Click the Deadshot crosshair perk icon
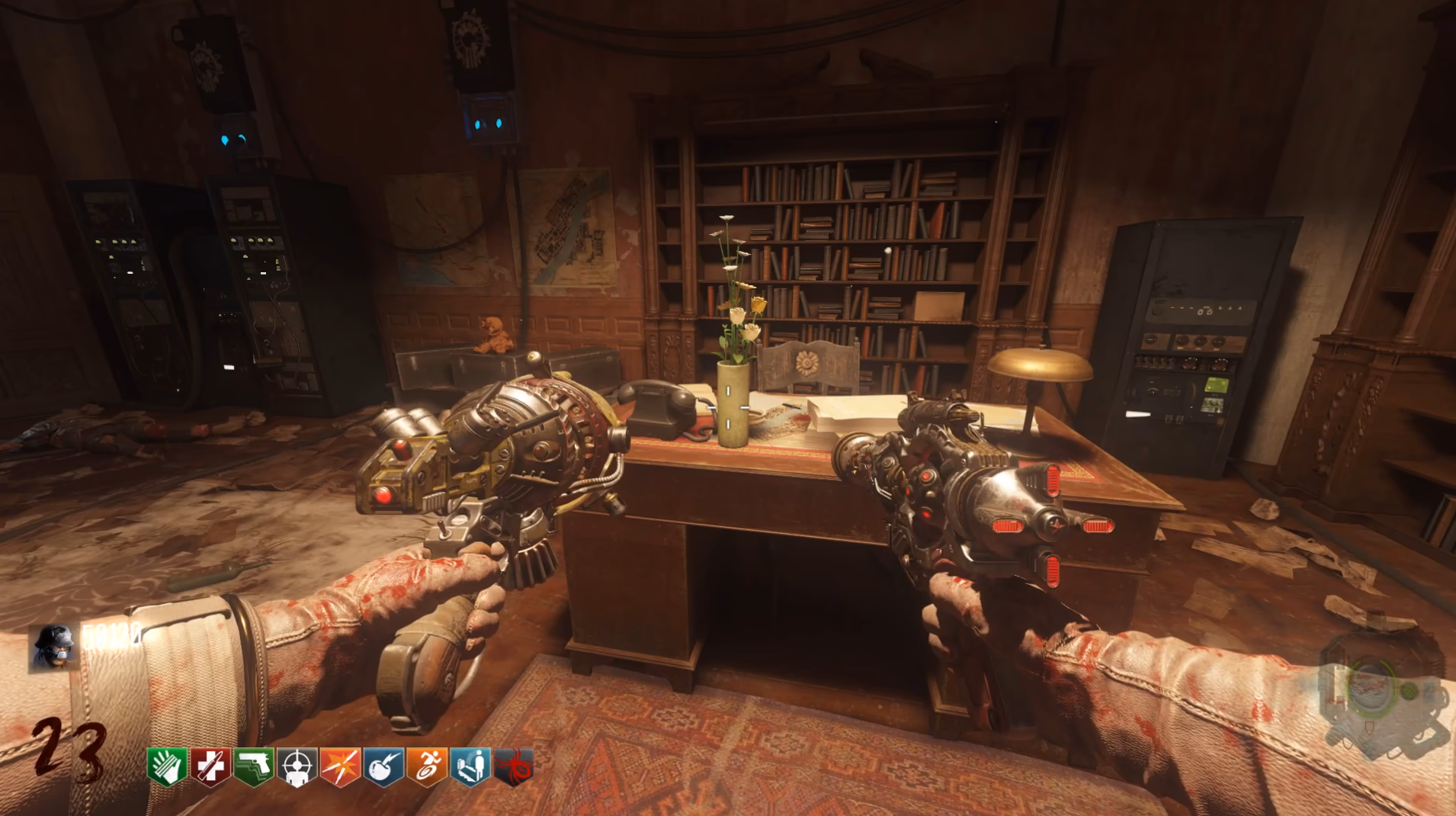Viewport: 1456px width, 816px height. [x=297, y=766]
